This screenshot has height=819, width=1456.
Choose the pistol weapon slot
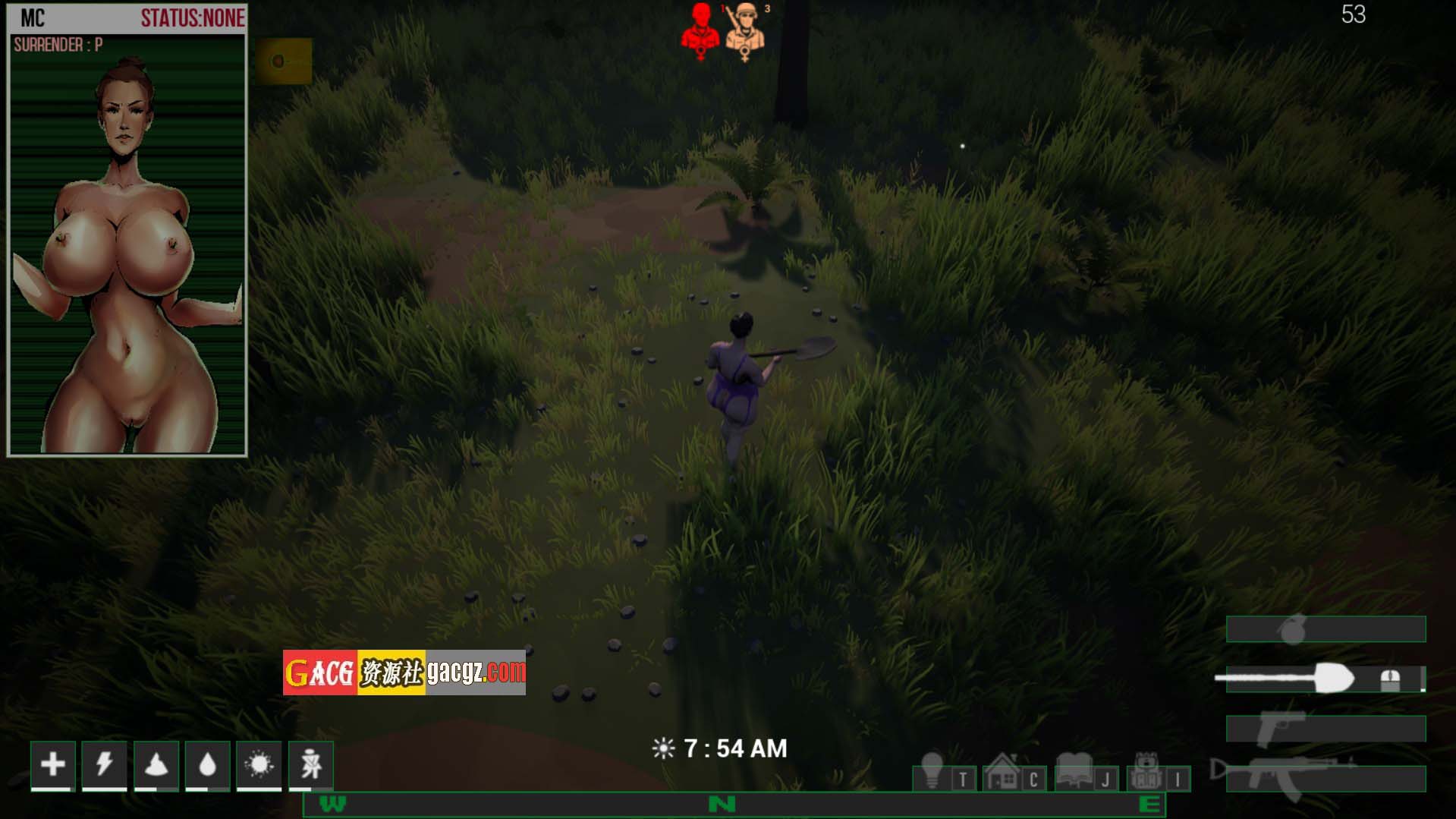(1325, 729)
